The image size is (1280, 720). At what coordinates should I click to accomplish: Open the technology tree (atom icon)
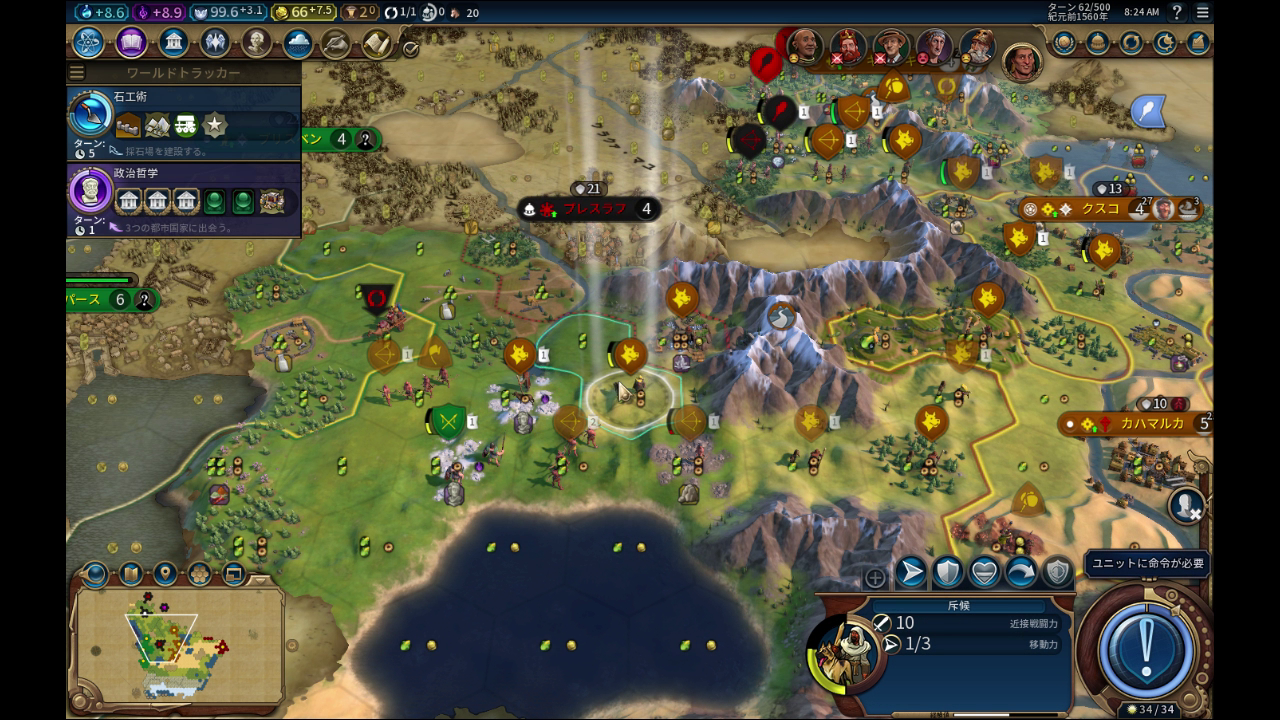click(88, 43)
